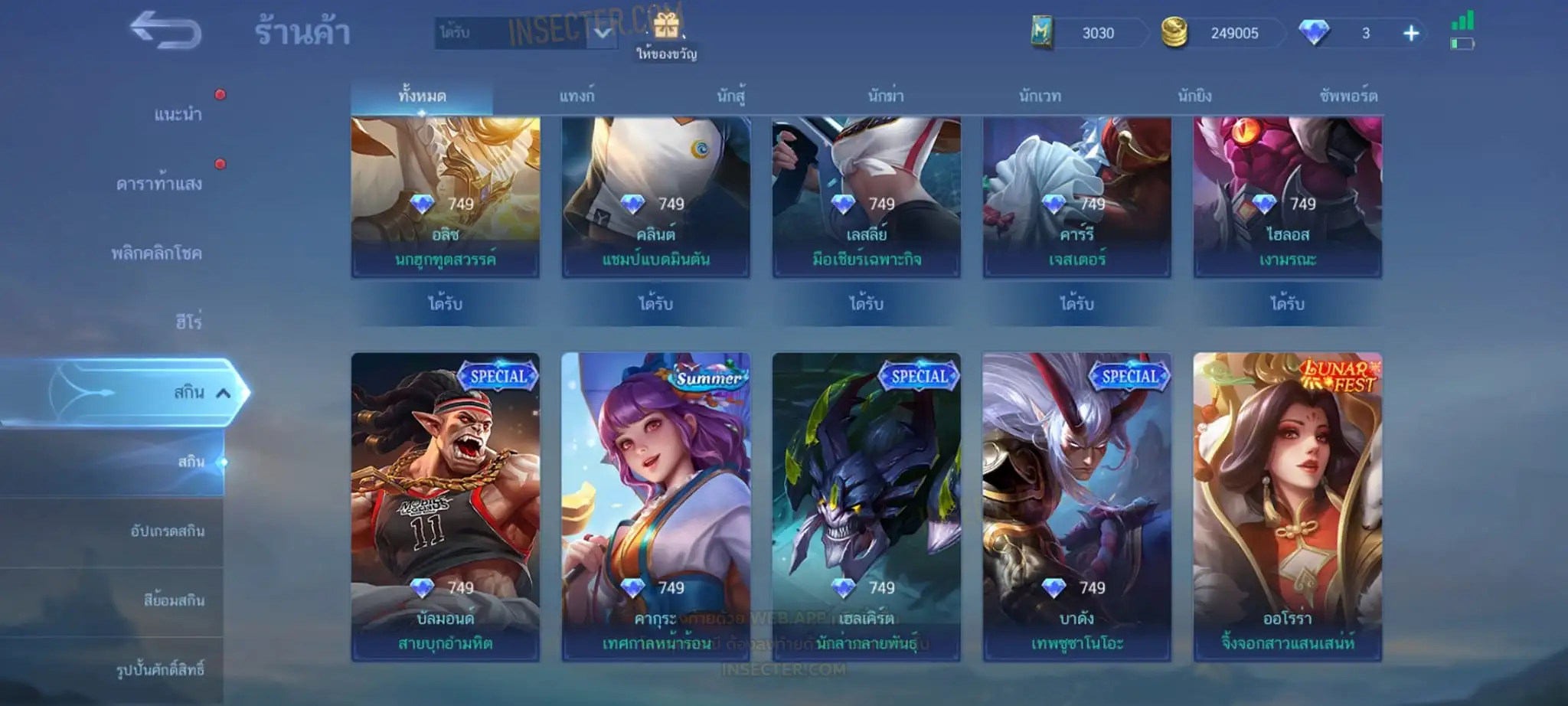The height and width of the screenshot is (706, 1568).
Task: Open the พลิกคลิกโชค lucky menu
Action: point(157,253)
